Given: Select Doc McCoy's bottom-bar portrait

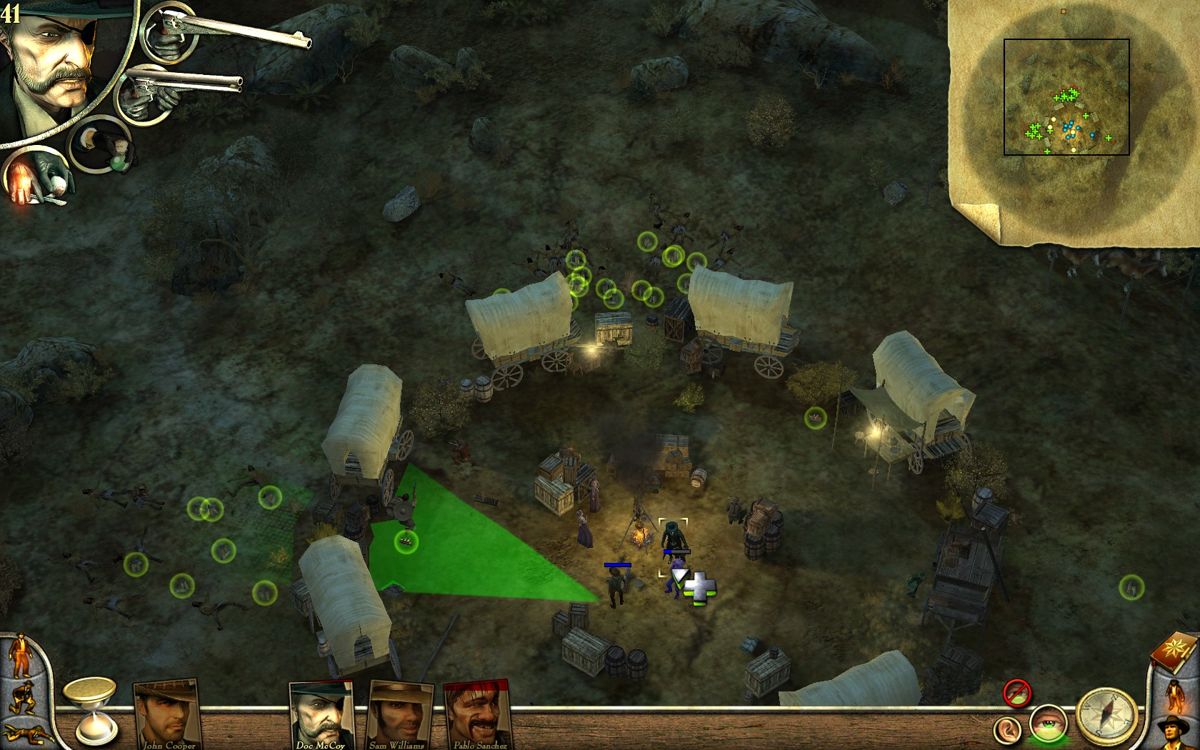Looking at the screenshot, I should 322,714.
